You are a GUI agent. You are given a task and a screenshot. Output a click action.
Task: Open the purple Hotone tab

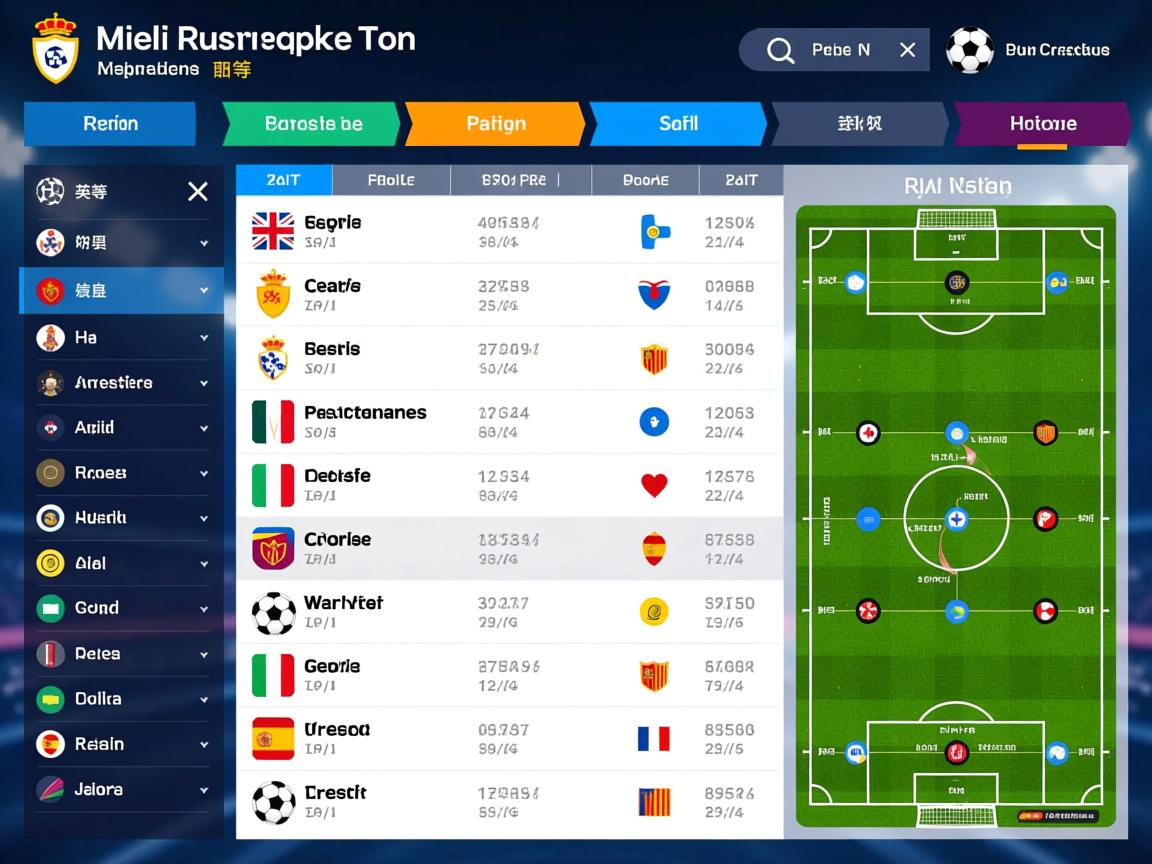pyautogui.click(x=1042, y=124)
